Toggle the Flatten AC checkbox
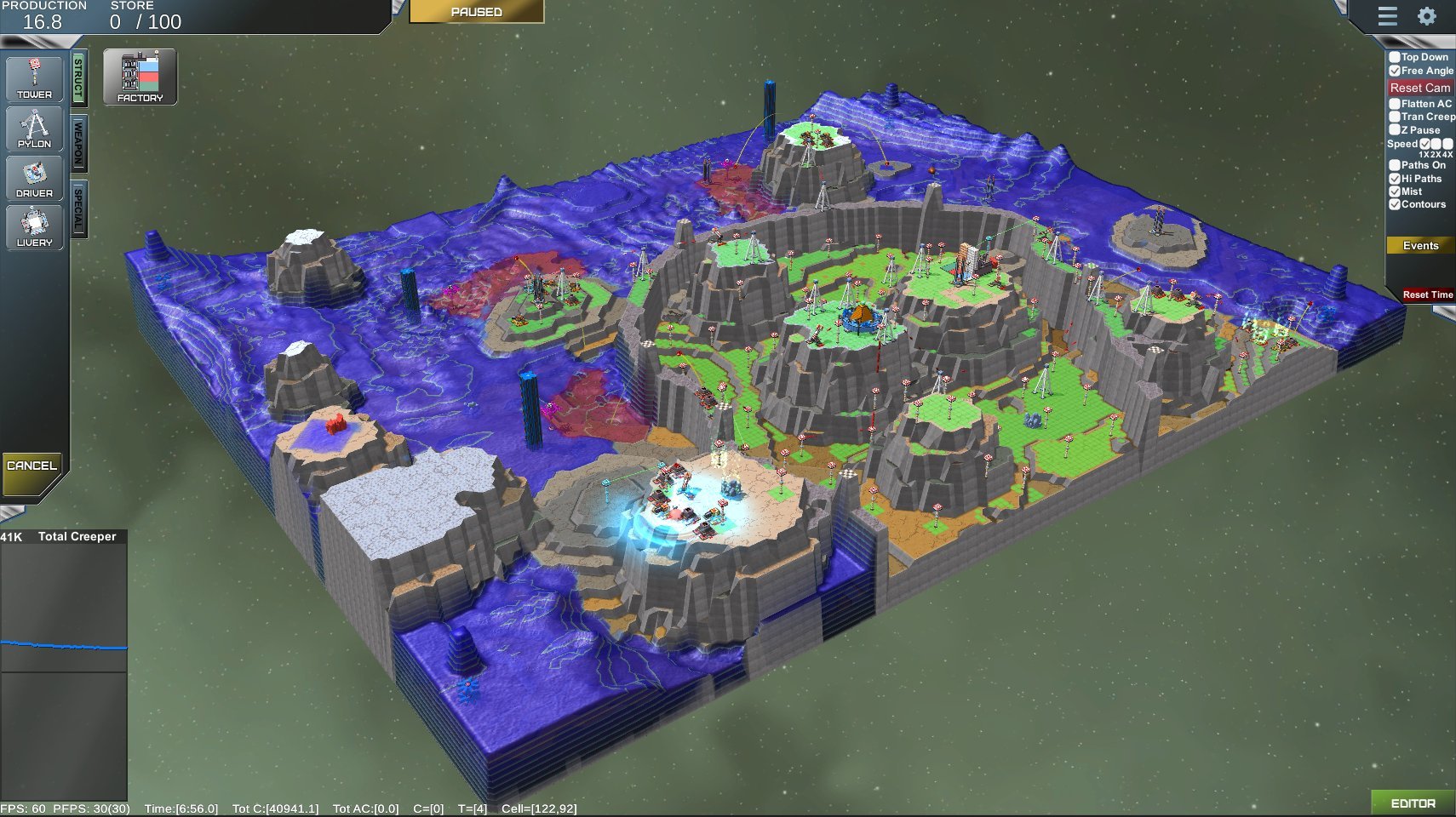 (1395, 104)
